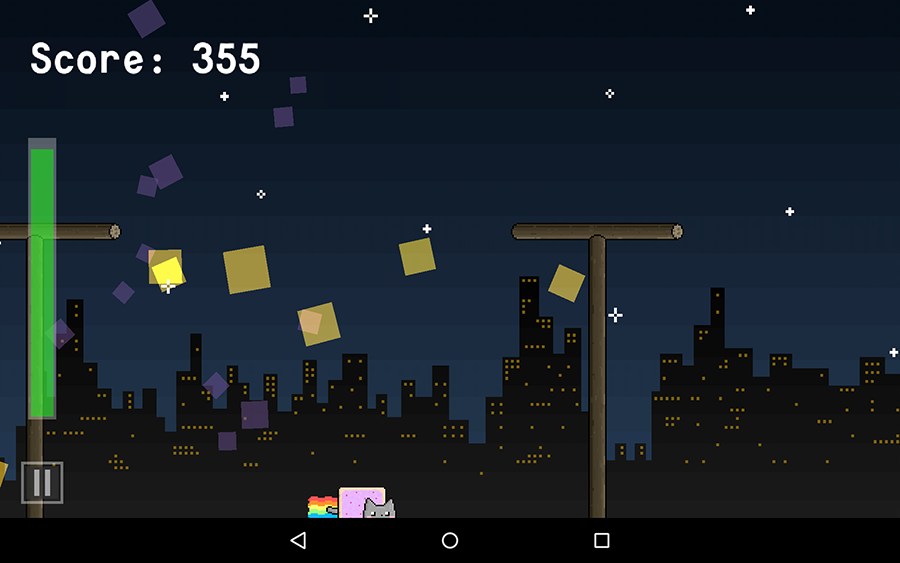Go to Android home via circle button

tap(450, 540)
